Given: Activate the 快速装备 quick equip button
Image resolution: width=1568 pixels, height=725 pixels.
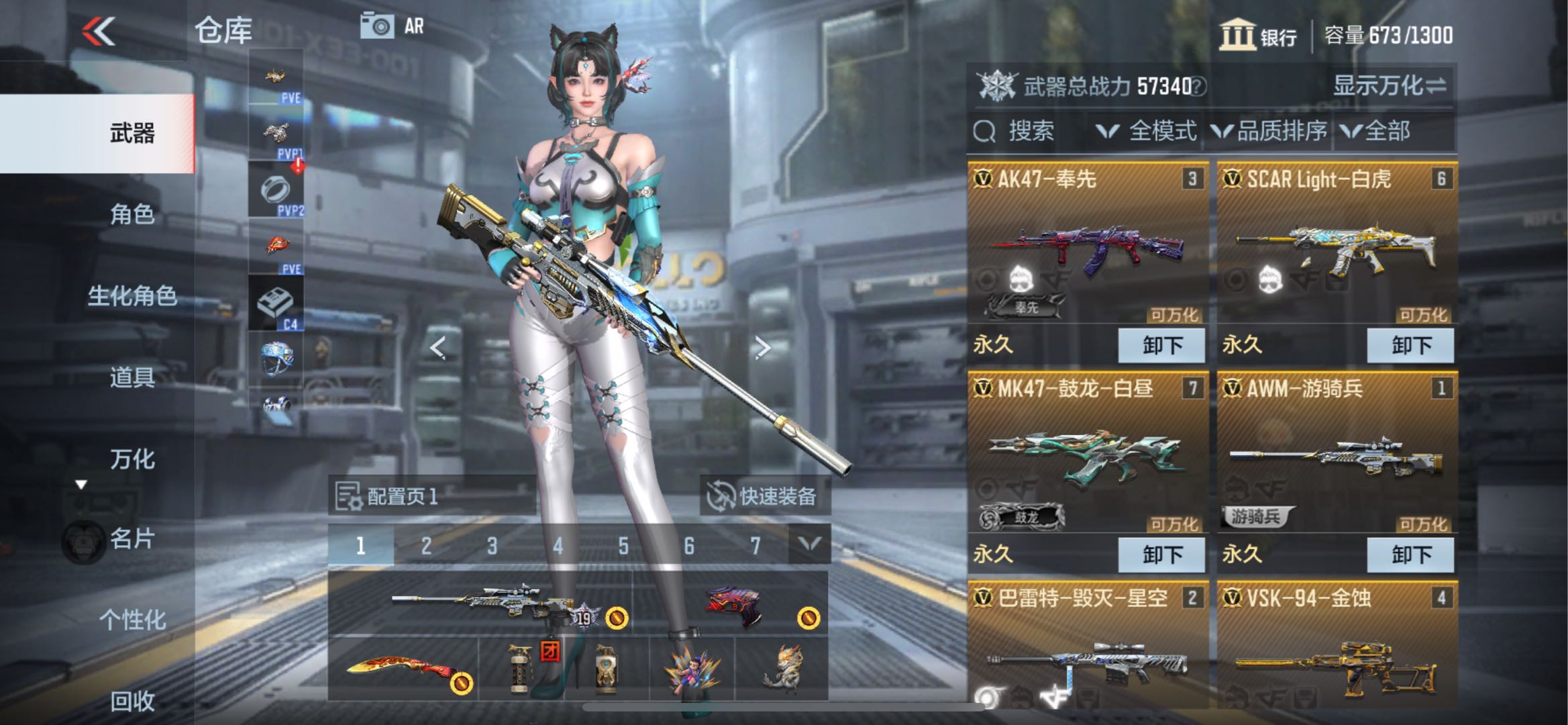Looking at the screenshot, I should (x=764, y=497).
